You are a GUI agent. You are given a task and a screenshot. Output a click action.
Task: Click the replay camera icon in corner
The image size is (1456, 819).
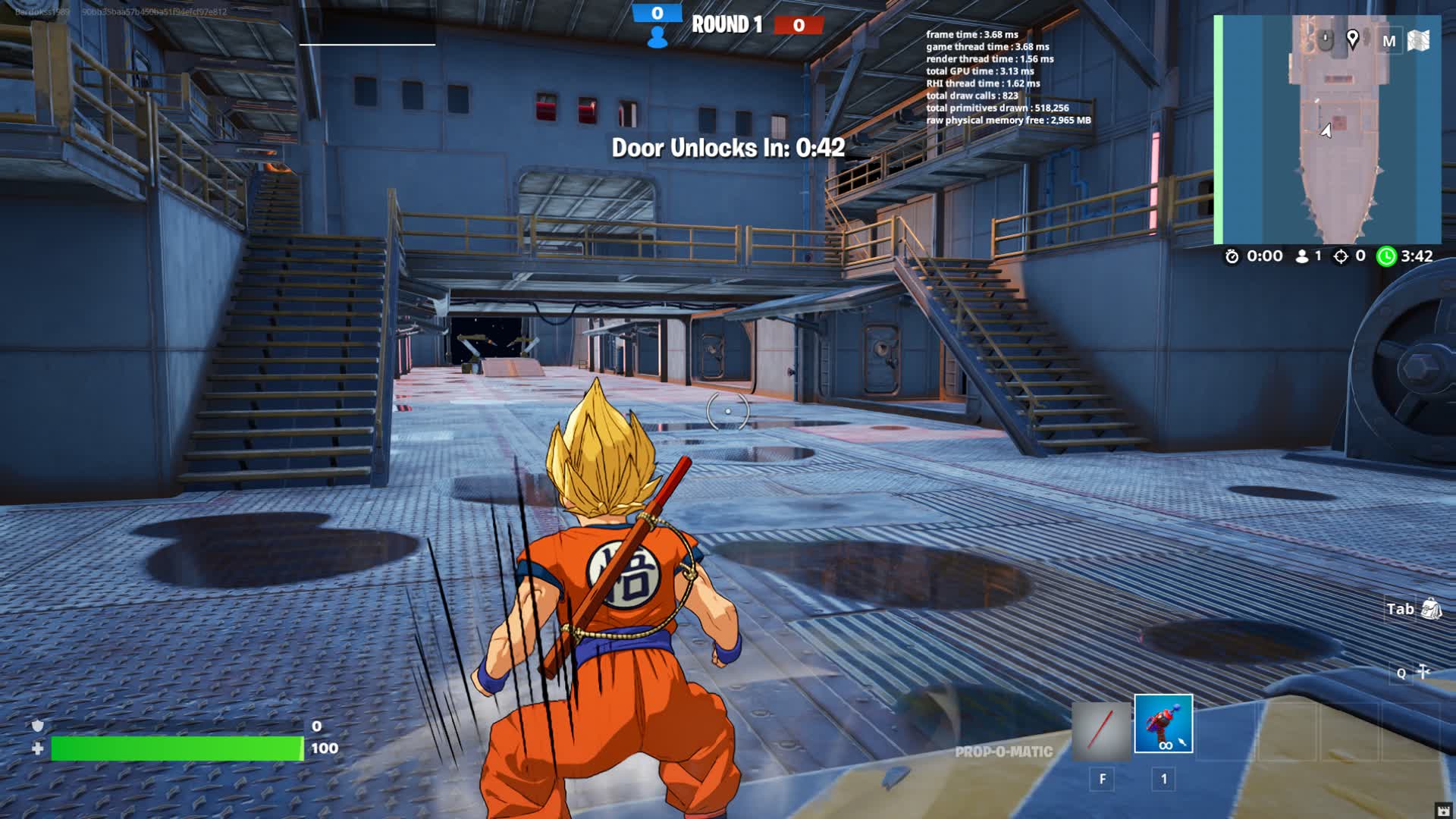pos(1444,810)
